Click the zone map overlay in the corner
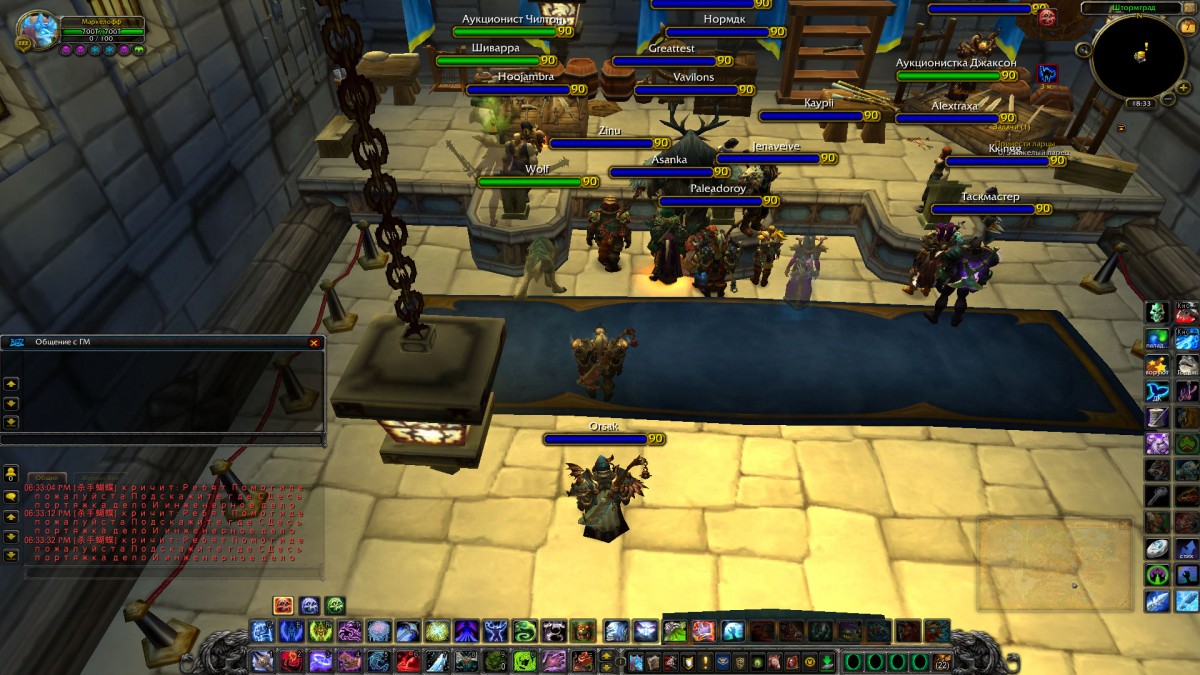Image resolution: width=1200 pixels, height=675 pixels. [1053, 563]
